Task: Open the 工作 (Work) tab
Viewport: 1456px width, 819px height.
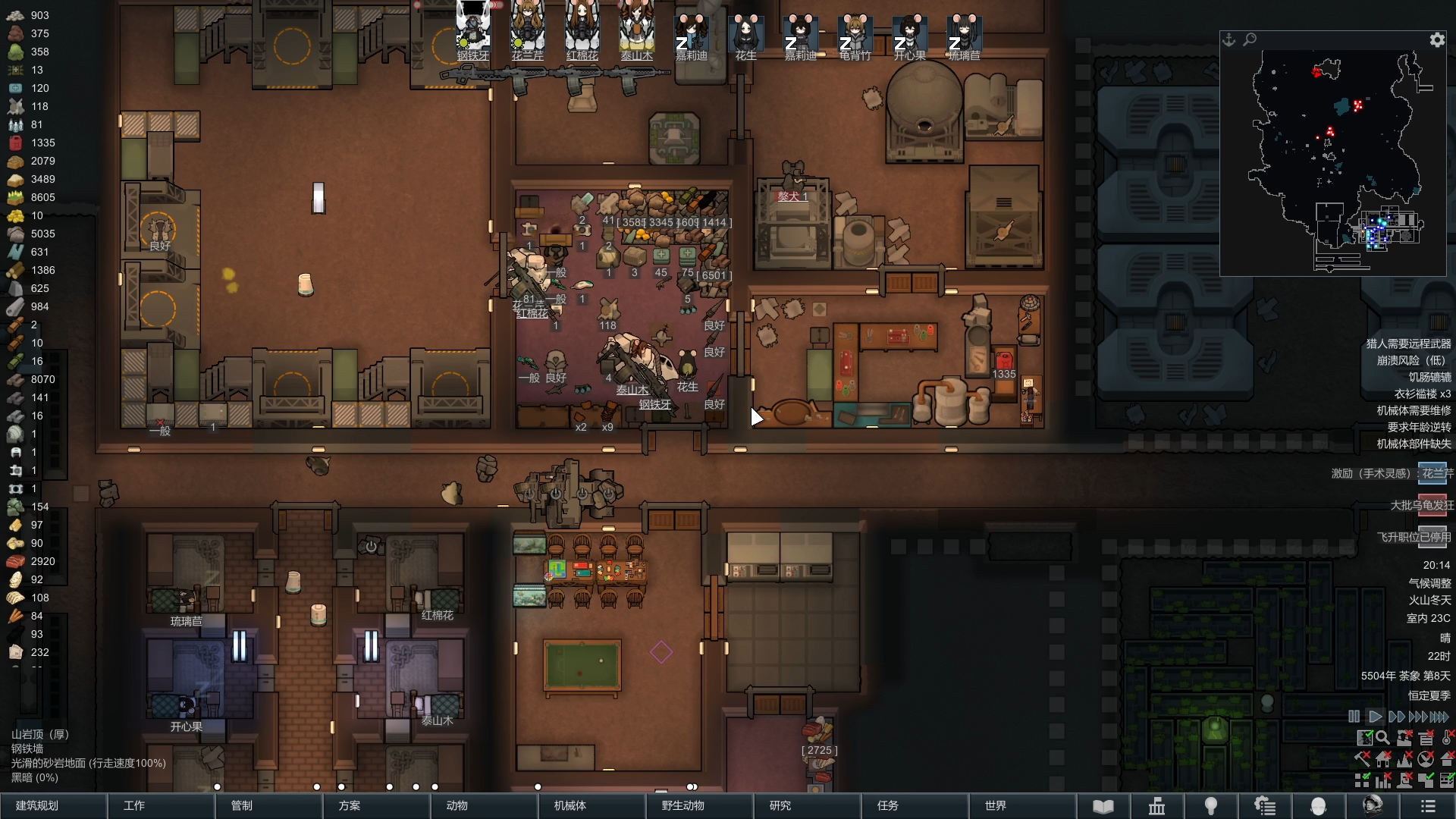Action: point(161,805)
